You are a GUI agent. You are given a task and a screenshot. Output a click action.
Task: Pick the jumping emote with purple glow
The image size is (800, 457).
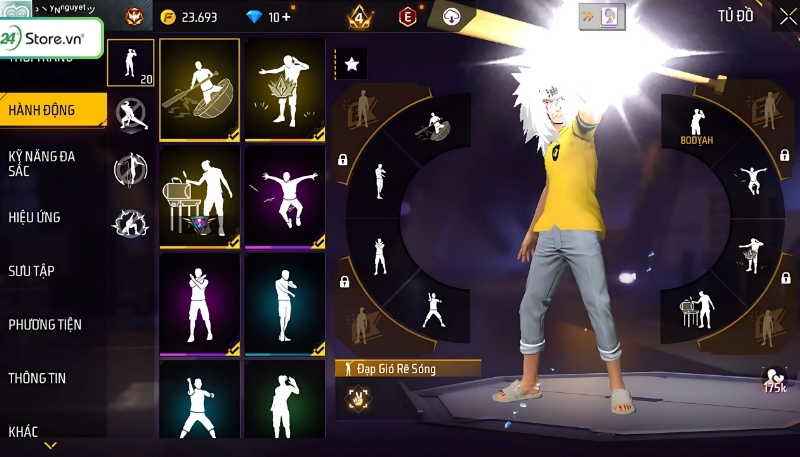tap(284, 197)
